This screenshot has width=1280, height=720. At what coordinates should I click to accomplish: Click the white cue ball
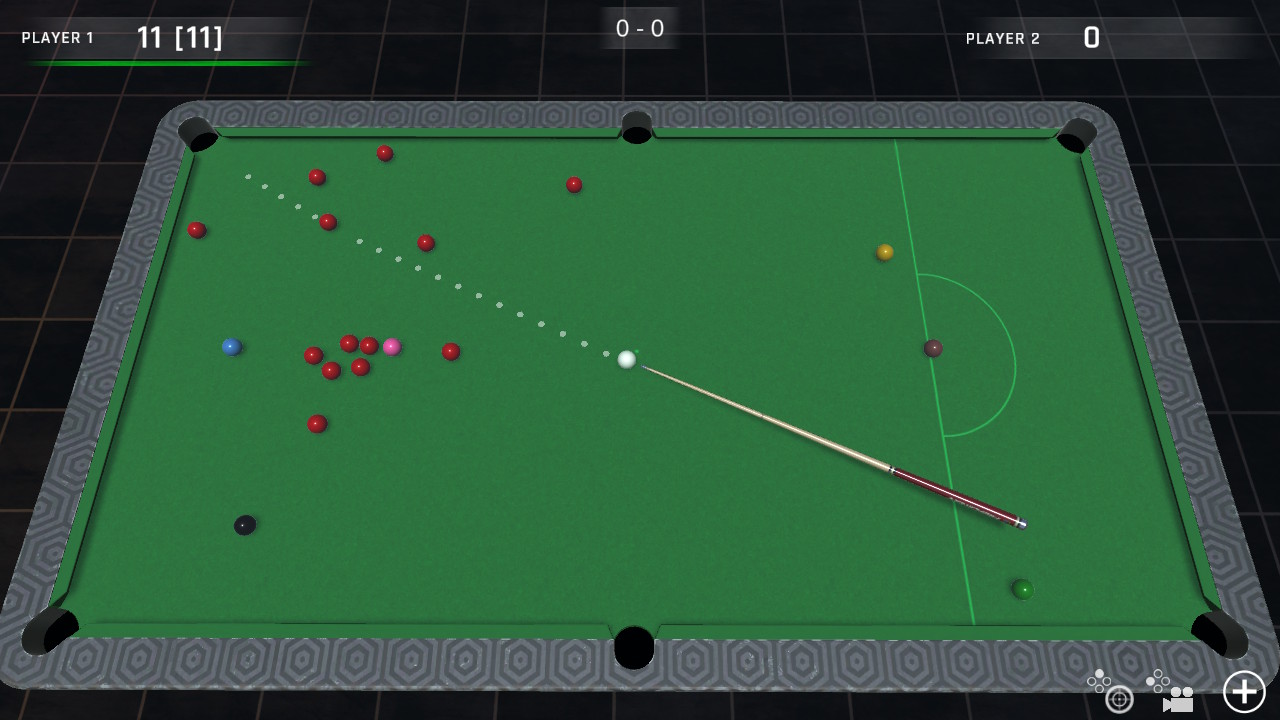coord(627,361)
